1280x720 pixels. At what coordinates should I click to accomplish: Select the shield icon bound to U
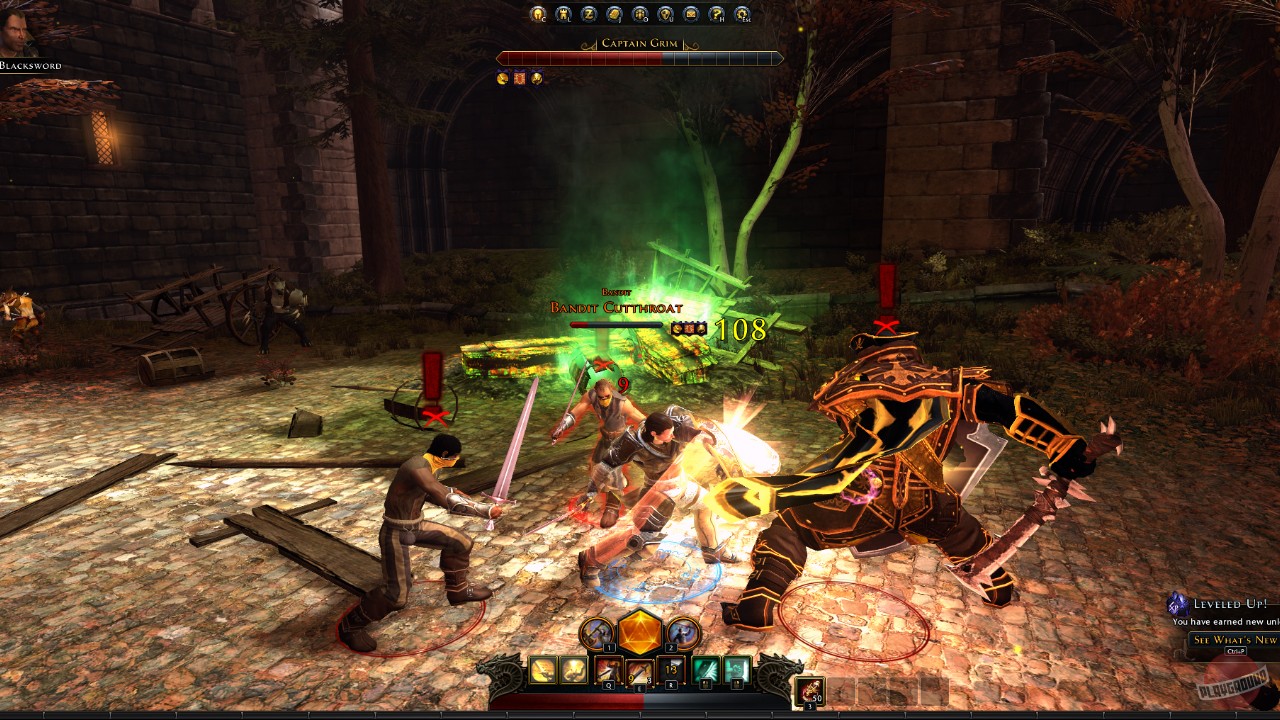click(x=667, y=14)
